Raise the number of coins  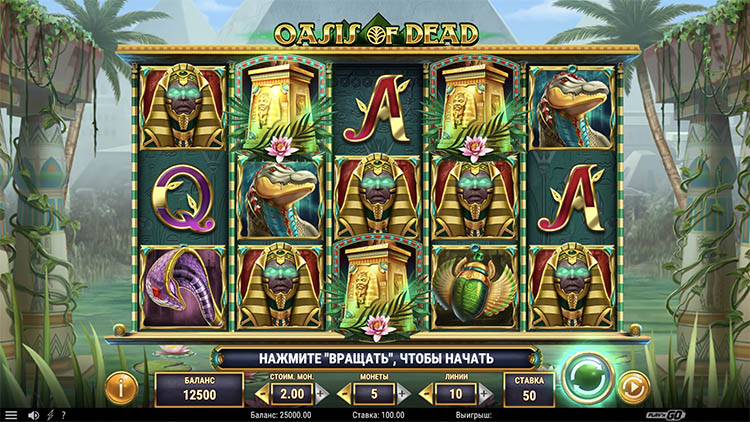click(x=403, y=394)
